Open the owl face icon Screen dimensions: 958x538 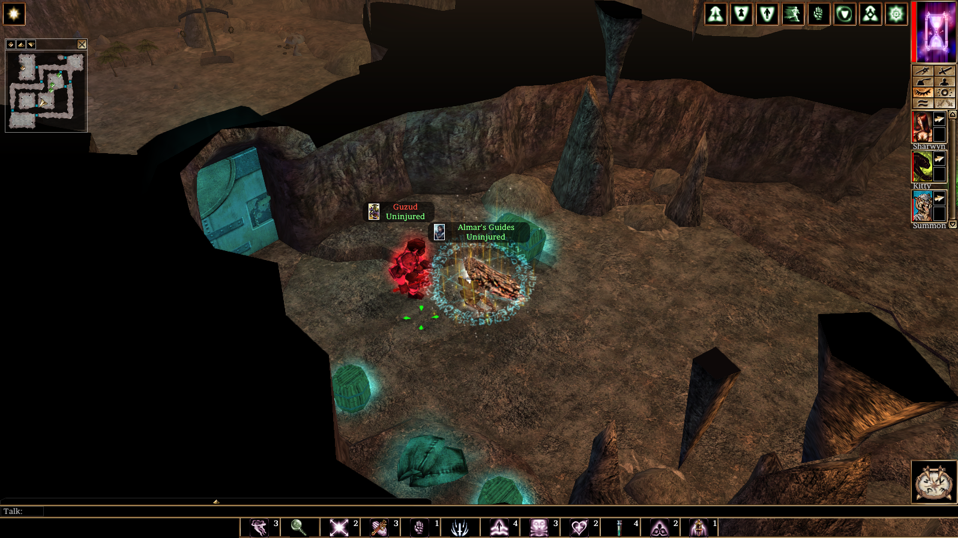tap(933, 482)
